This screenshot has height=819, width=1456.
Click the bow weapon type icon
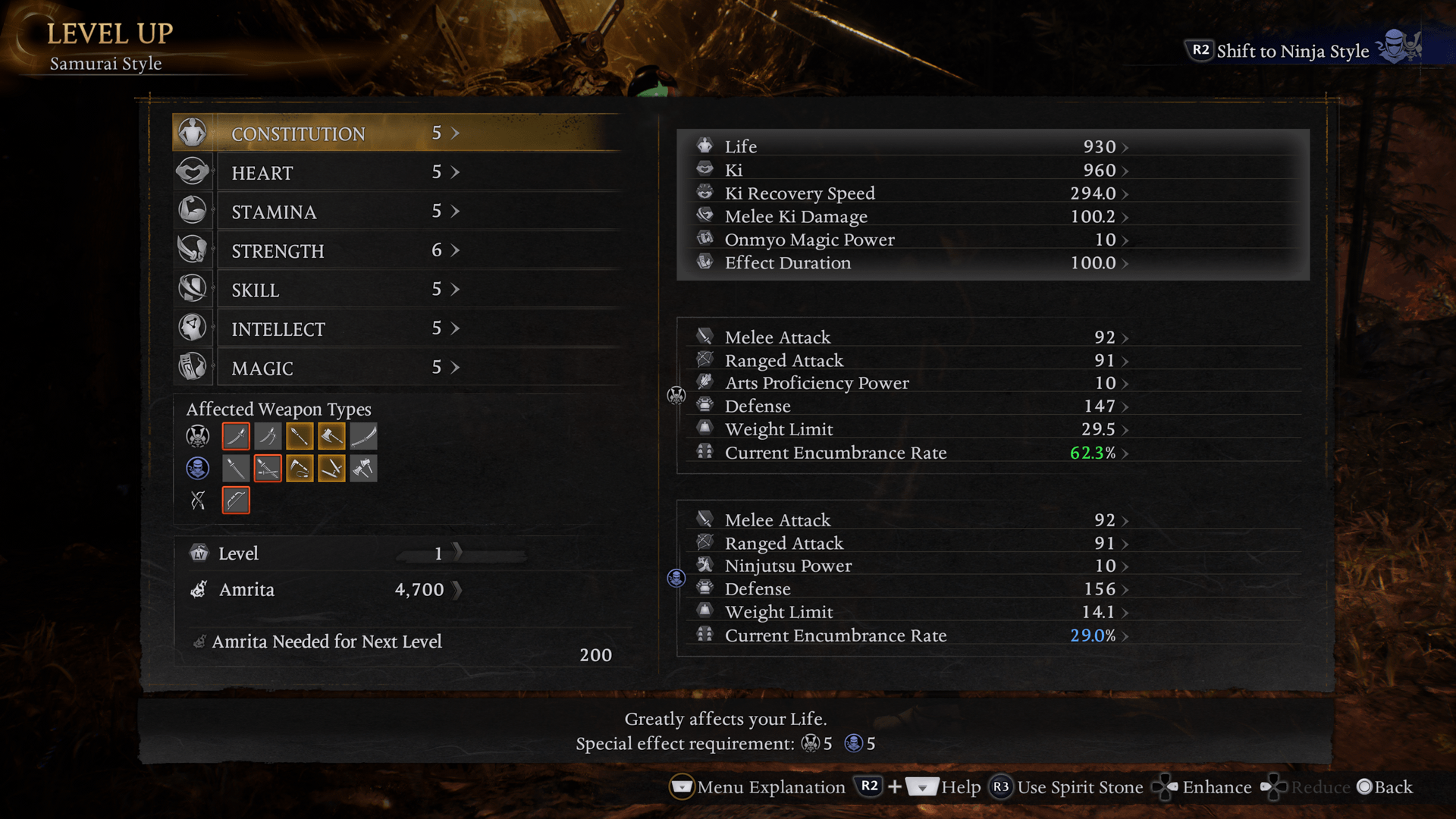point(236,500)
